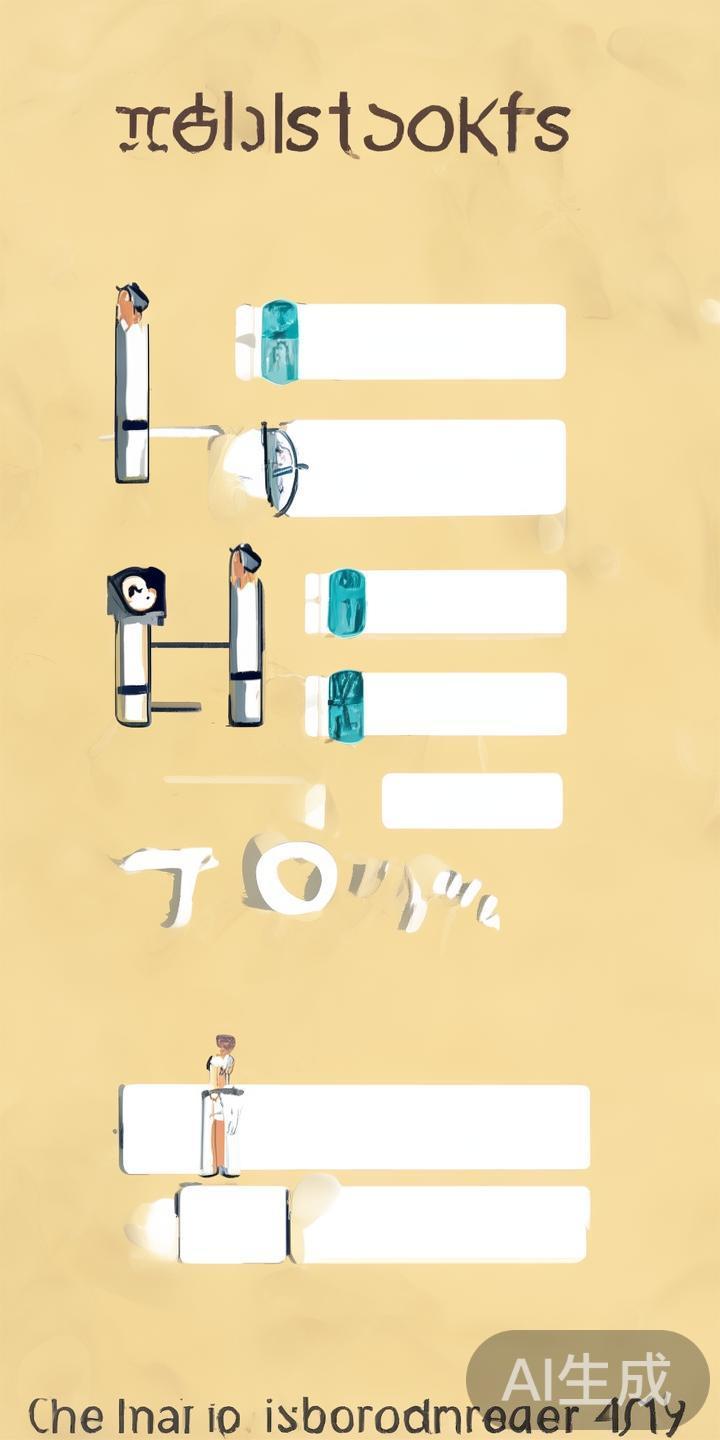Click the short blank bar without an icon

click(x=472, y=801)
